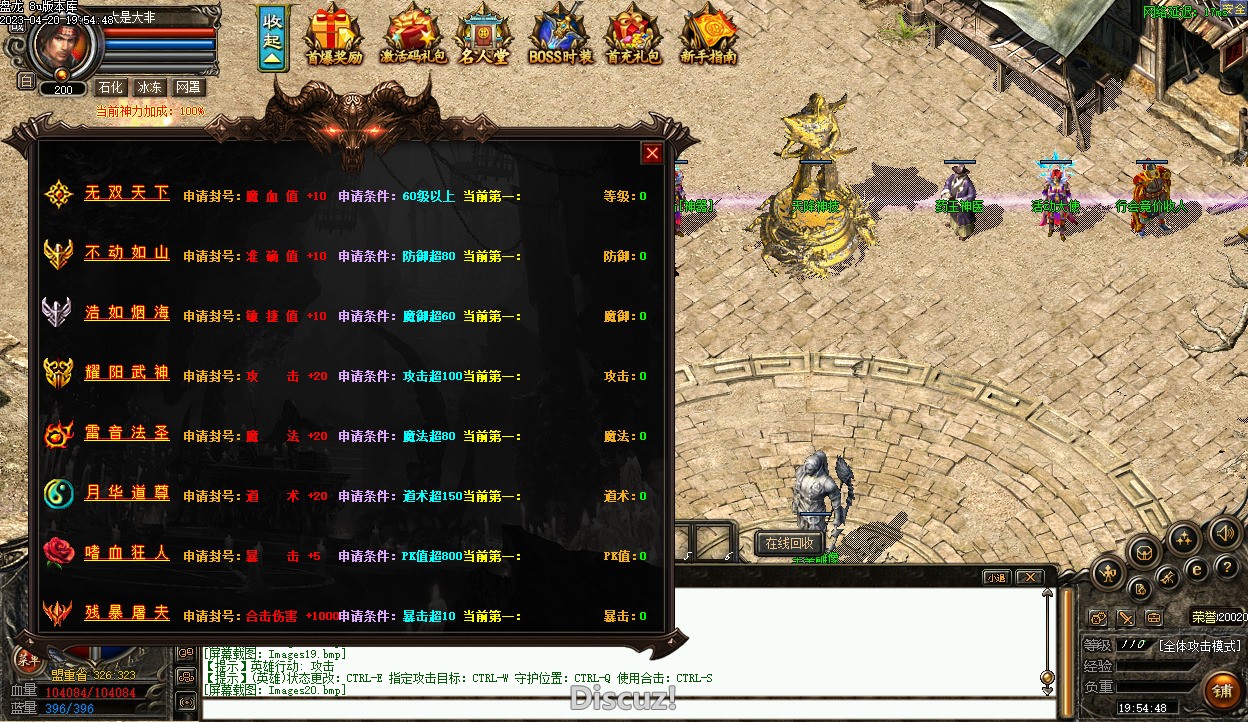Apply for the 嗜血狂人 title

pyautogui.click(x=126, y=553)
